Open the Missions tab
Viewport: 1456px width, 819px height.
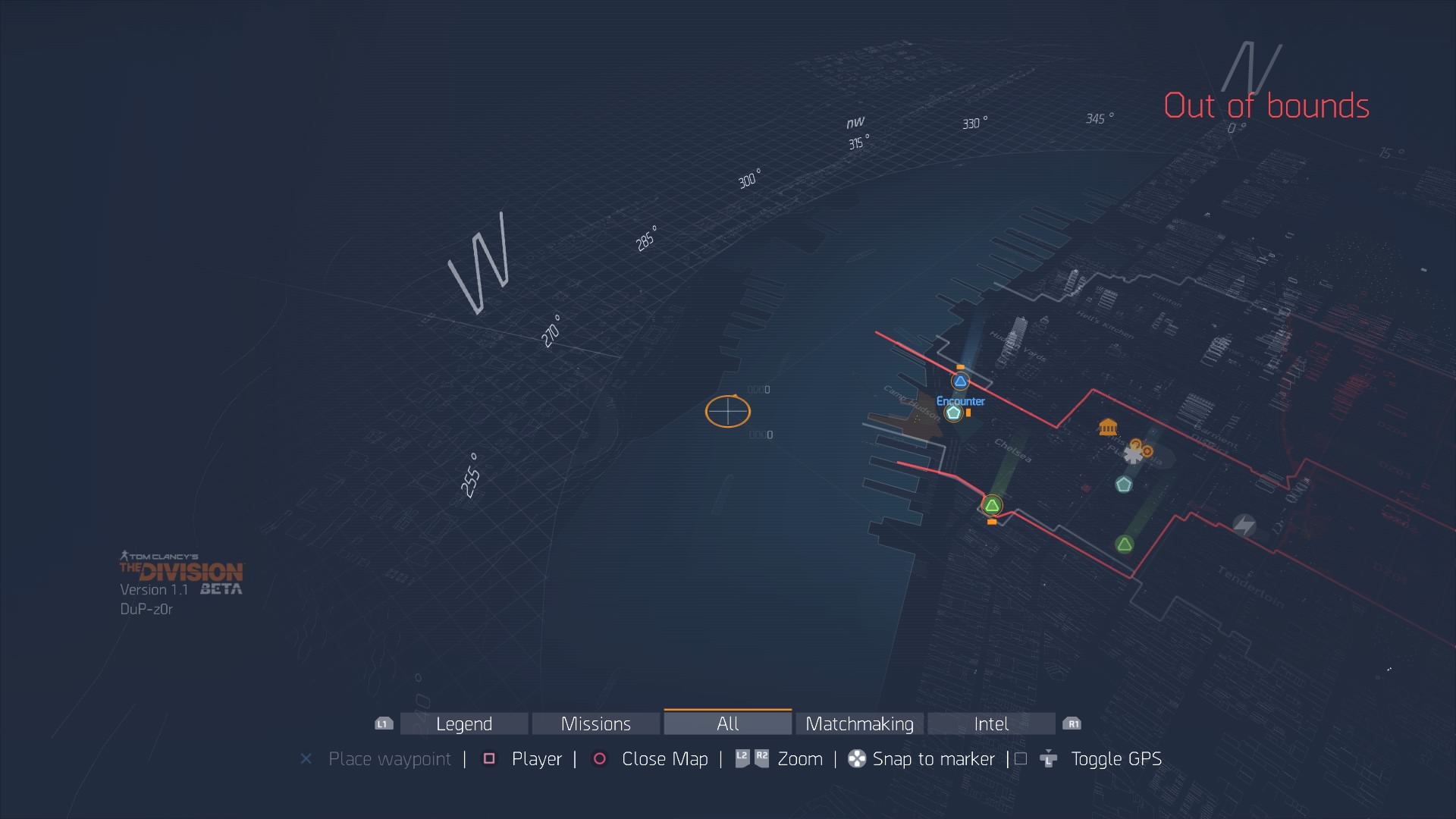point(595,723)
